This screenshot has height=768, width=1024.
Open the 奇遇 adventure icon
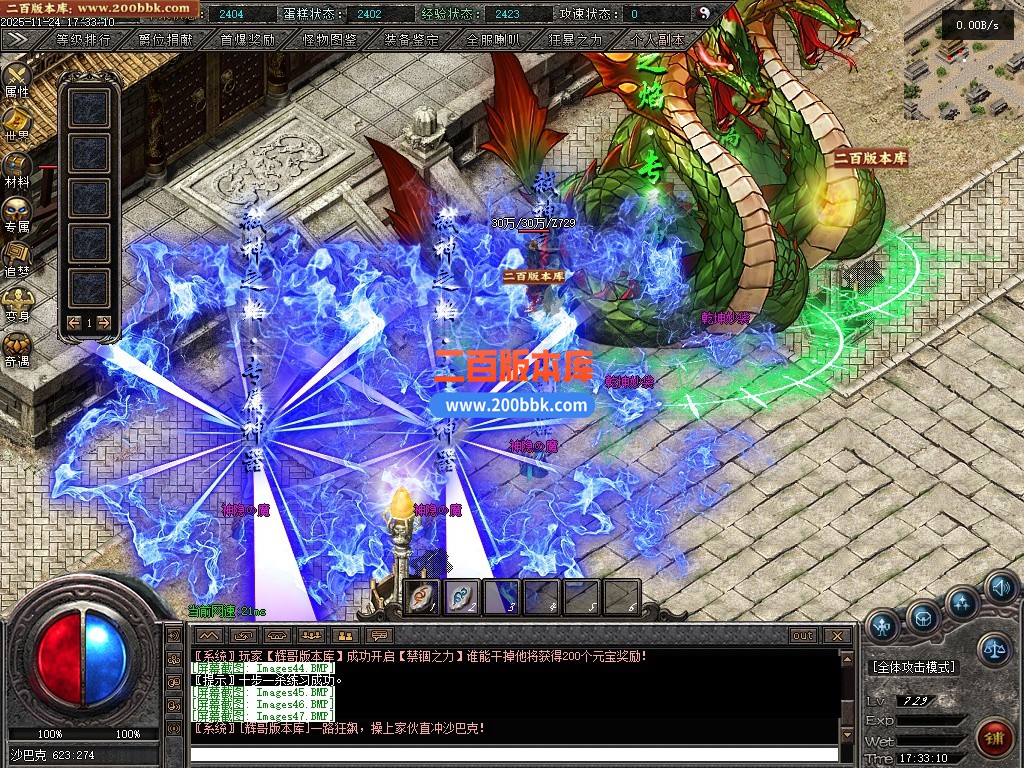pyautogui.click(x=17, y=347)
